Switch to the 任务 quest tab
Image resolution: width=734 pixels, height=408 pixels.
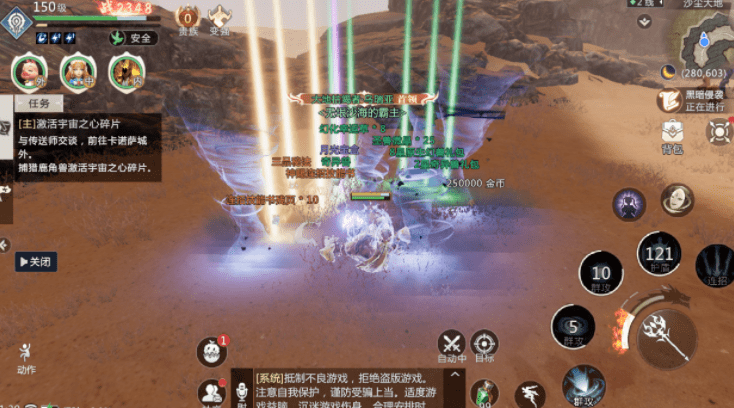click(x=39, y=102)
